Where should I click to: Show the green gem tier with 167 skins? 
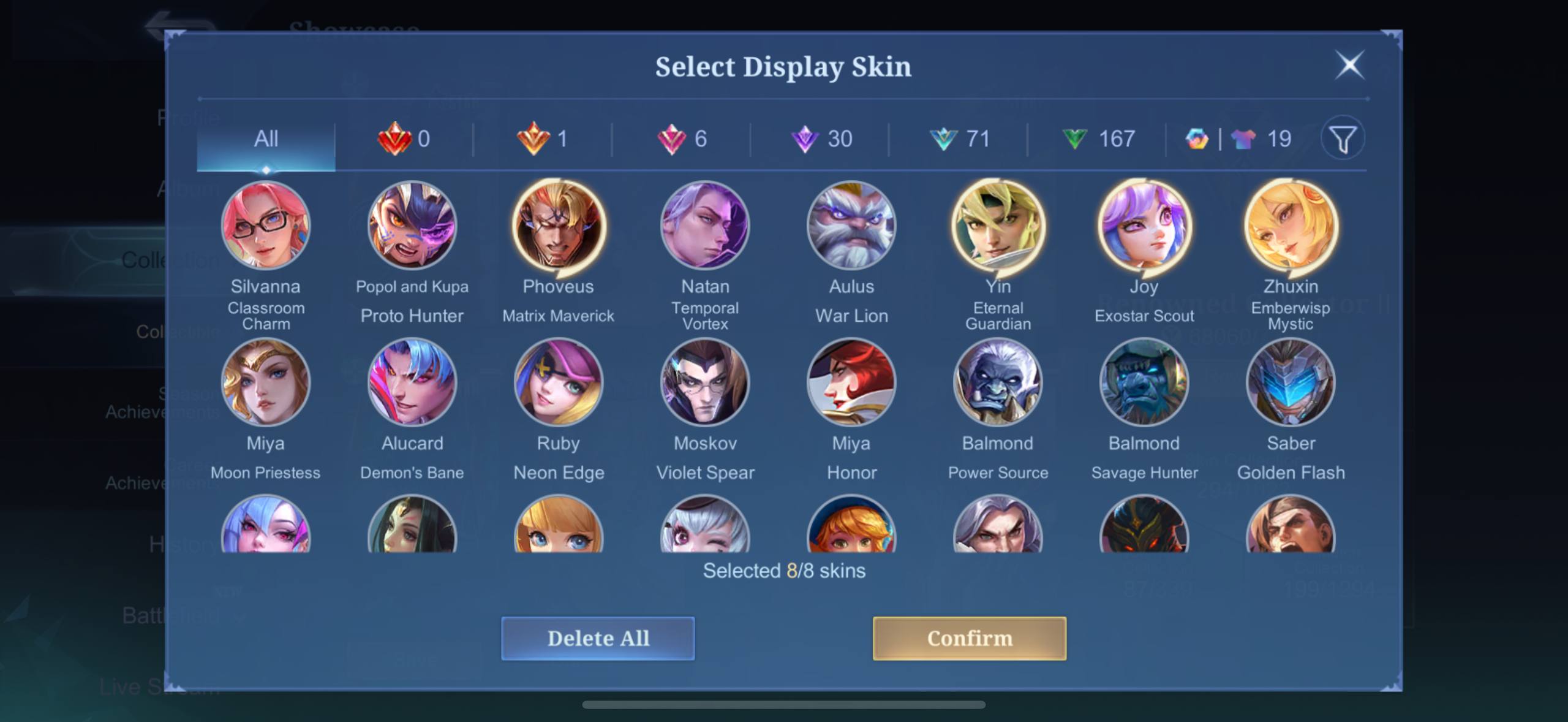[x=1099, y=139]
